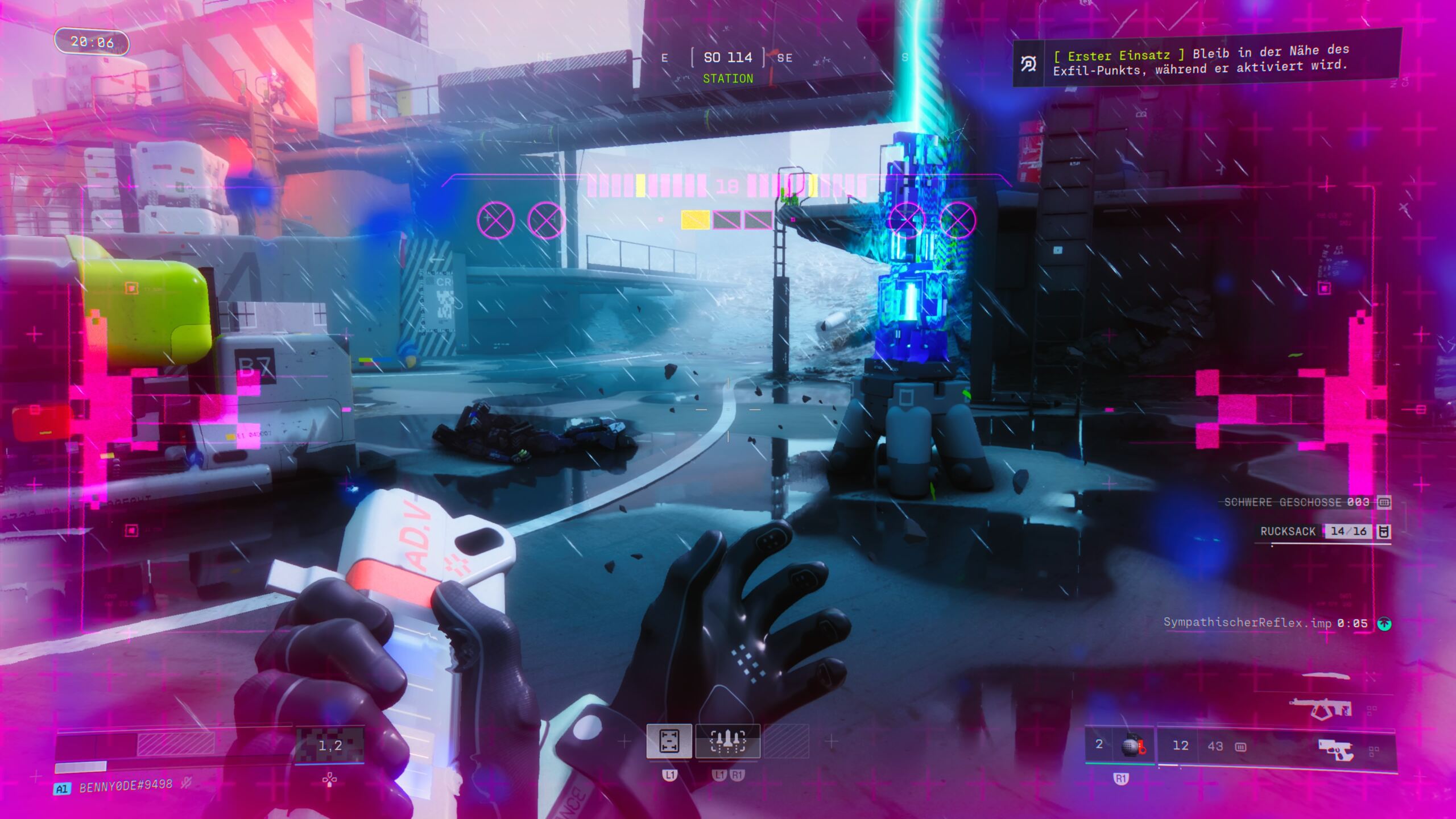Screen dimensions: 1456x819
Task: Select the grenade icon in the weapon bar
Action: pyautogui.click(x=1132, y=745)
